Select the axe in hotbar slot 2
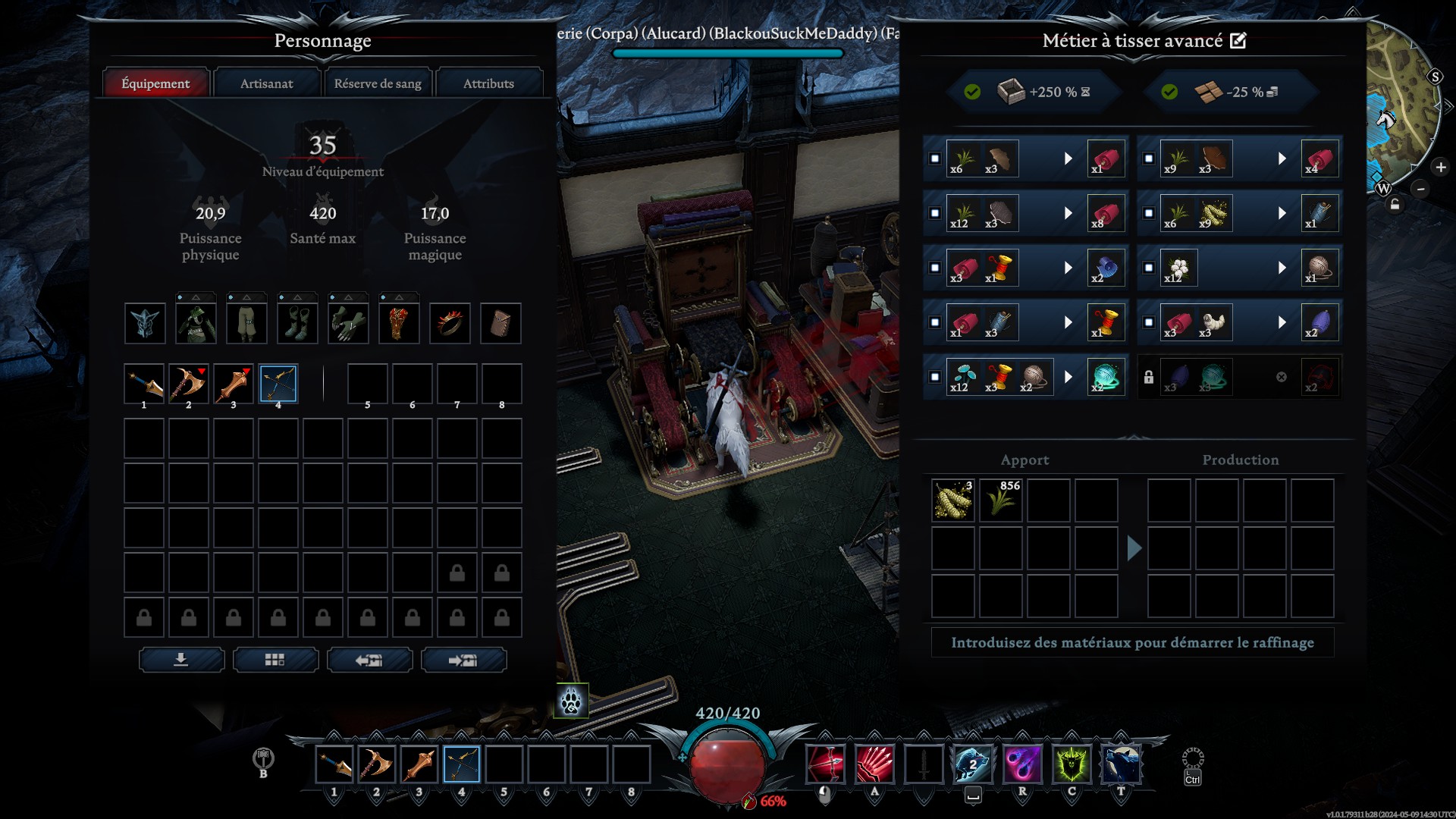 point(376,764)
